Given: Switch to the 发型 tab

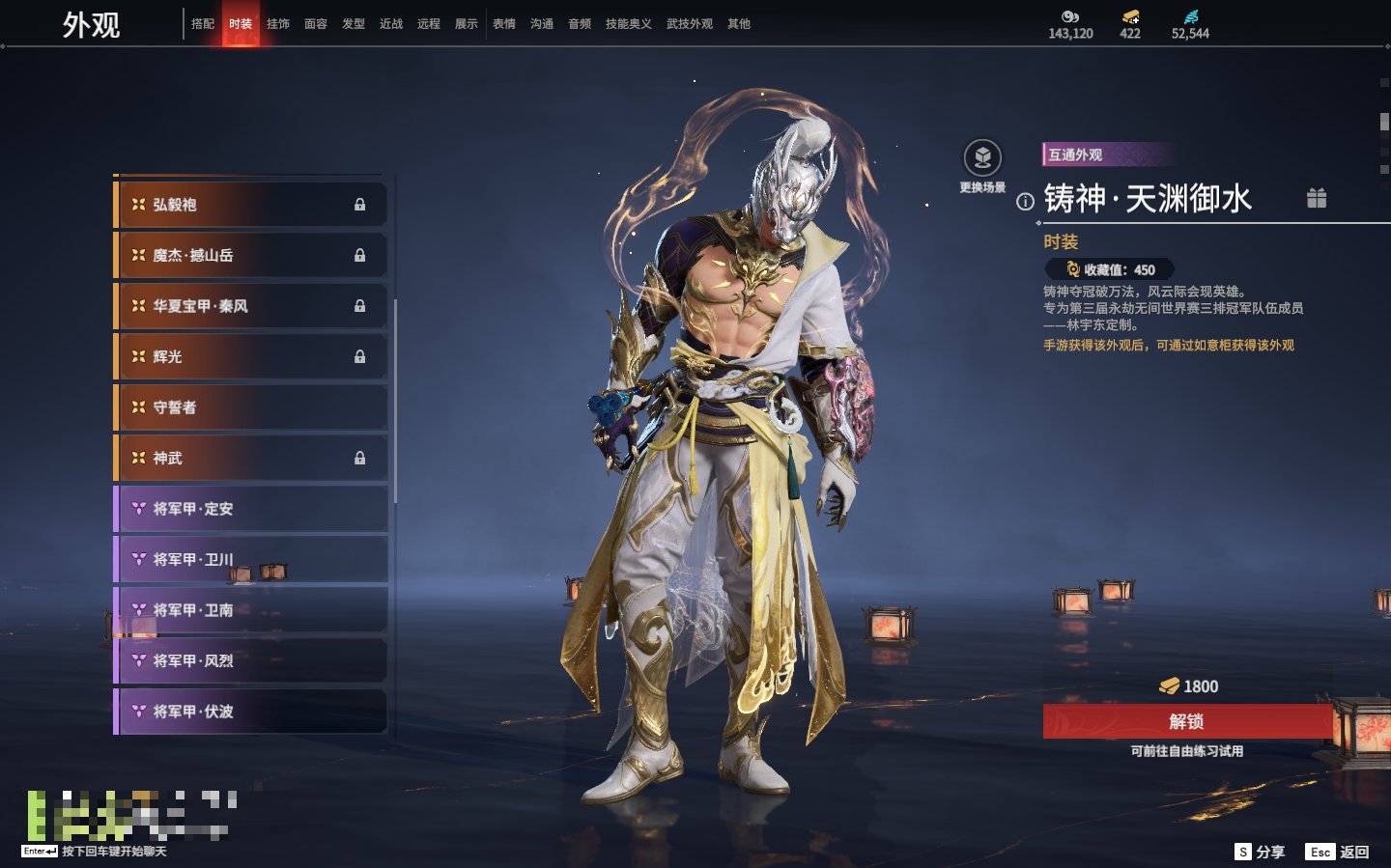Looking at the screenshot, I should coord(354,24).
